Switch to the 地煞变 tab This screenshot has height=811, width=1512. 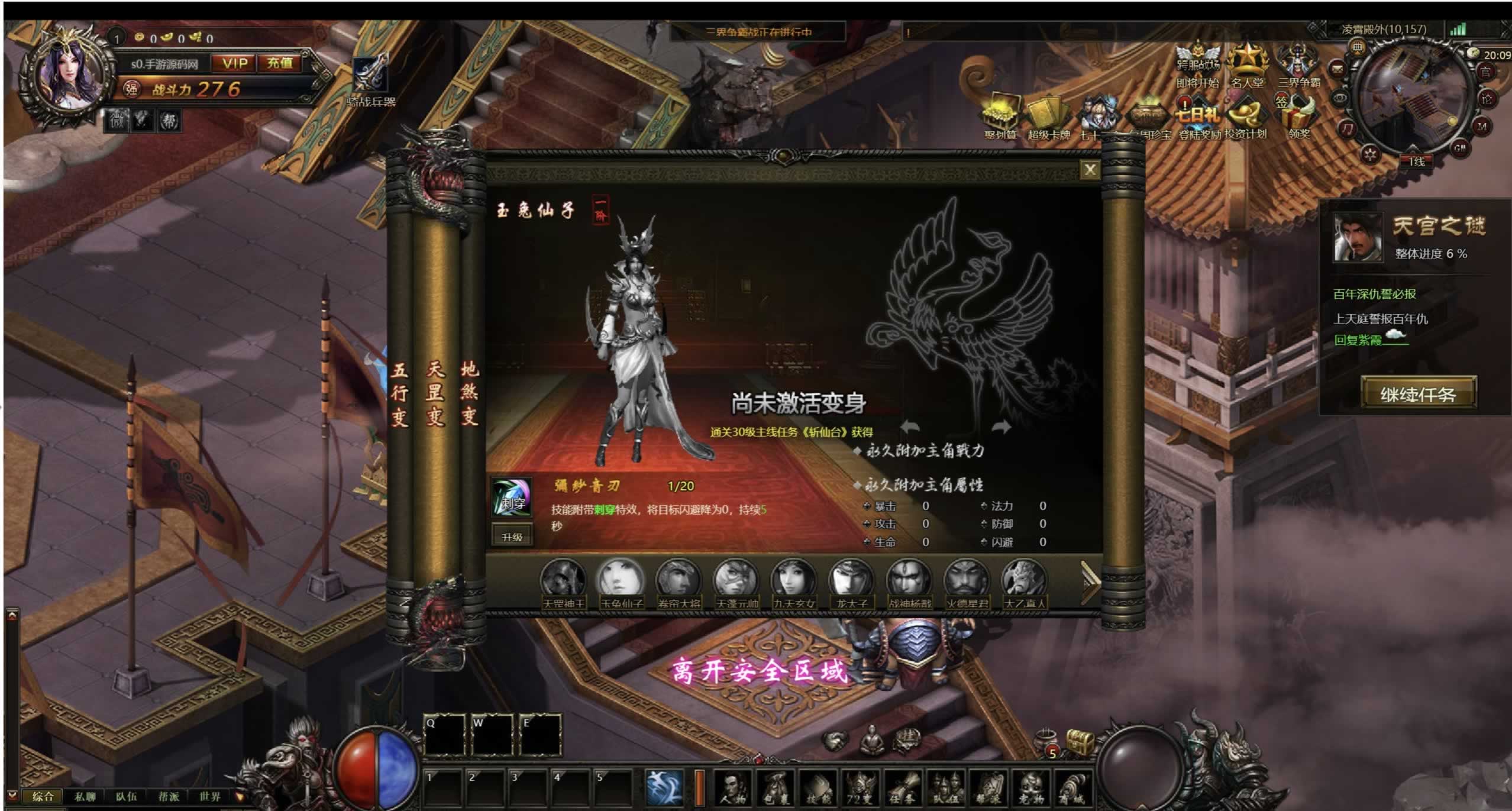point(469,393)
